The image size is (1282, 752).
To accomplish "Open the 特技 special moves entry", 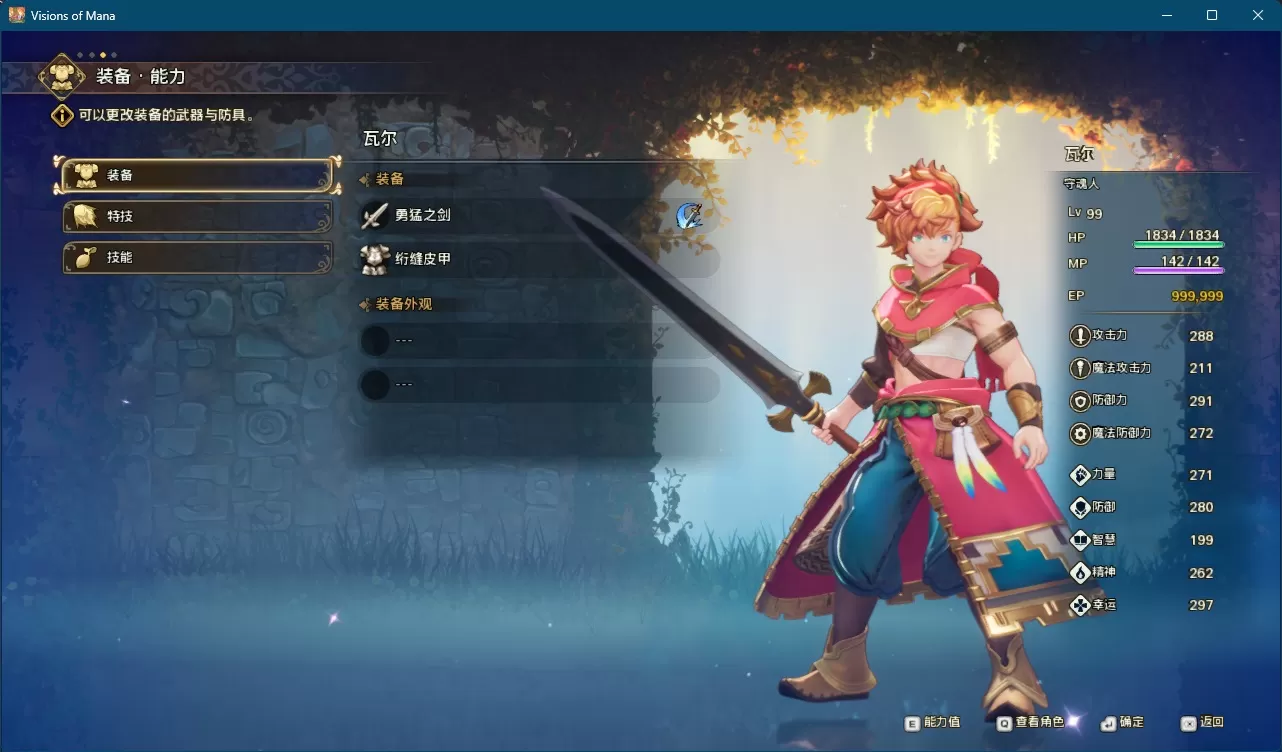I will click(196, 217).
